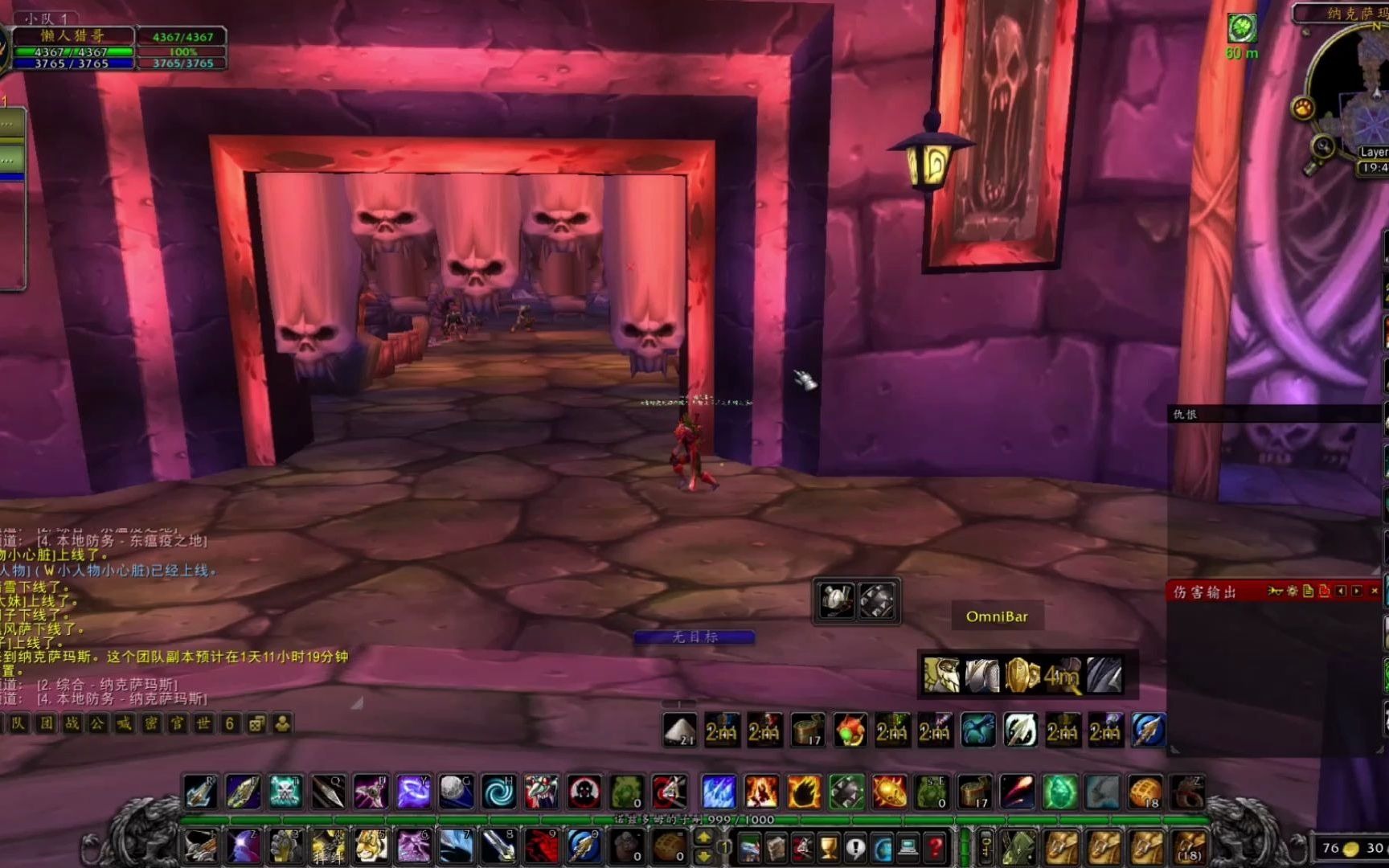Toggle minimap zoom with the magnifying glass
This screenshot has width=1389, height=868.
[x=1322, y=145]
